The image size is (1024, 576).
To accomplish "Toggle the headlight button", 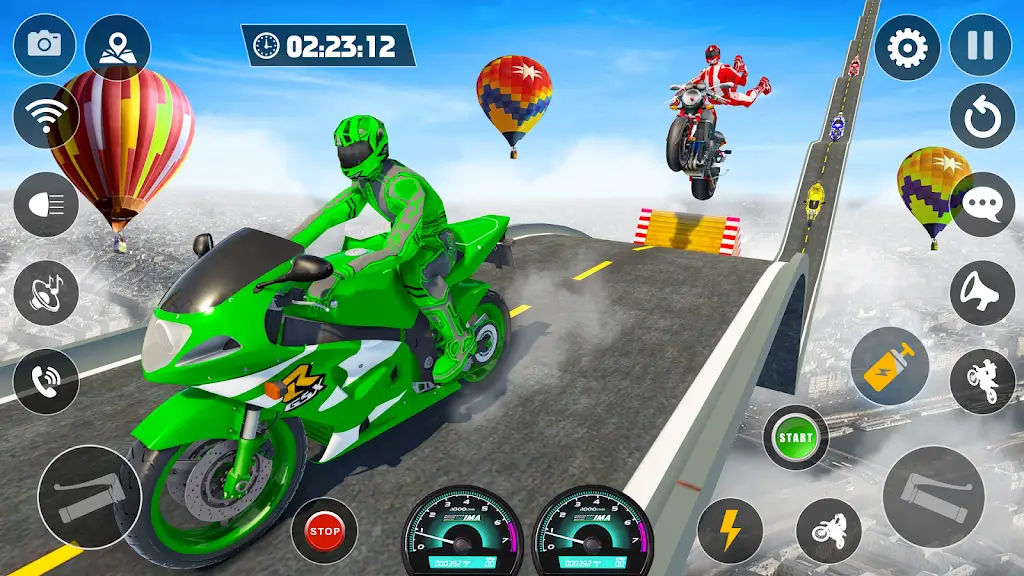I will coord(46,203).
